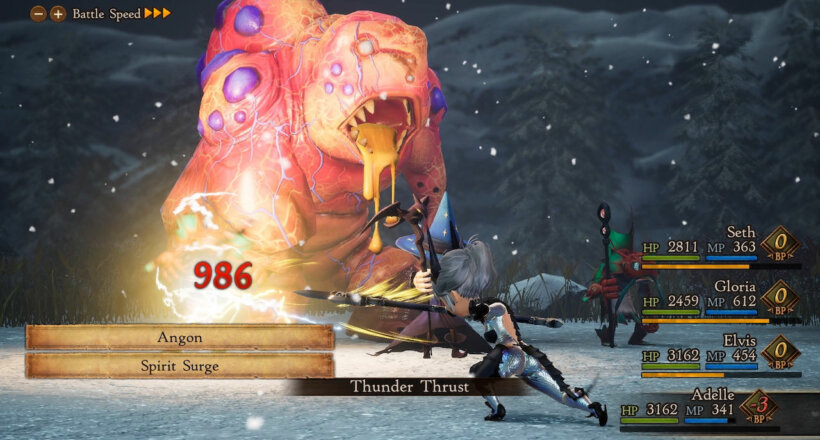Select Seth's party status panel
This screenshot has width=820, height=440.
coord(720,245)
